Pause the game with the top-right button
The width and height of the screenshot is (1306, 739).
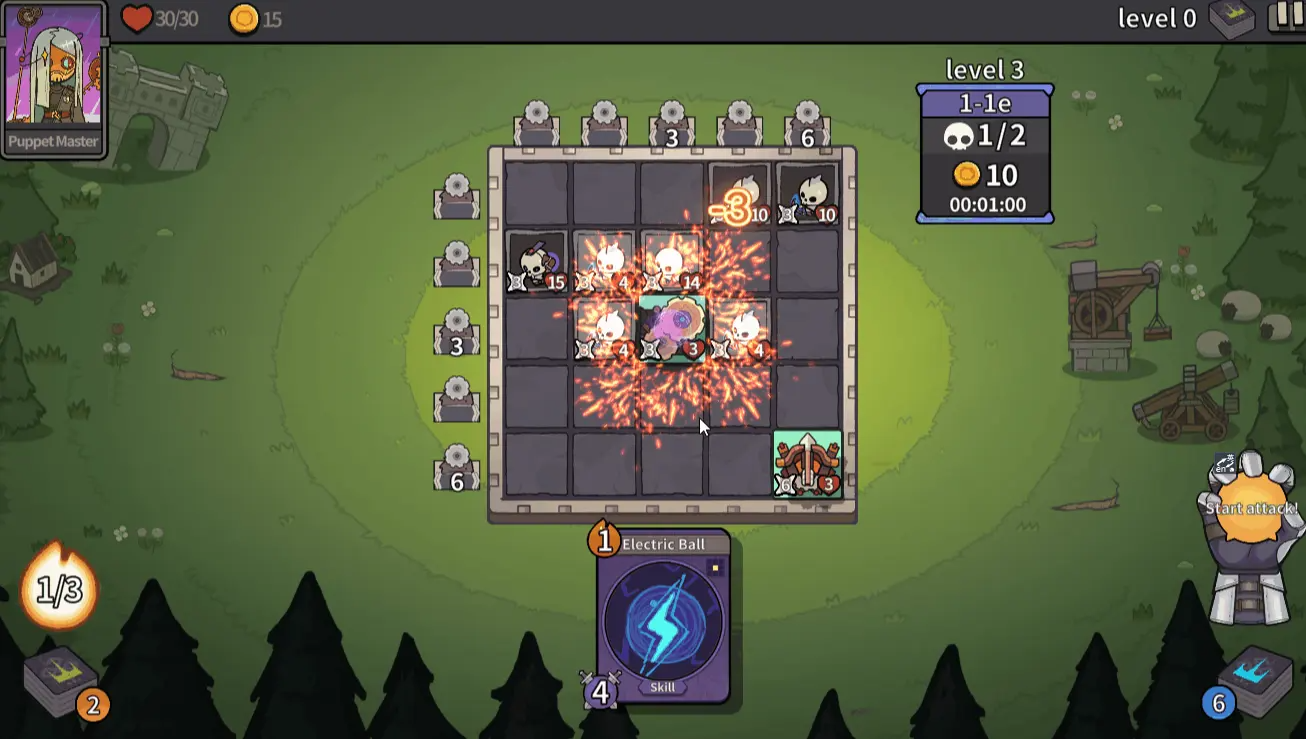coord(1286,17)
